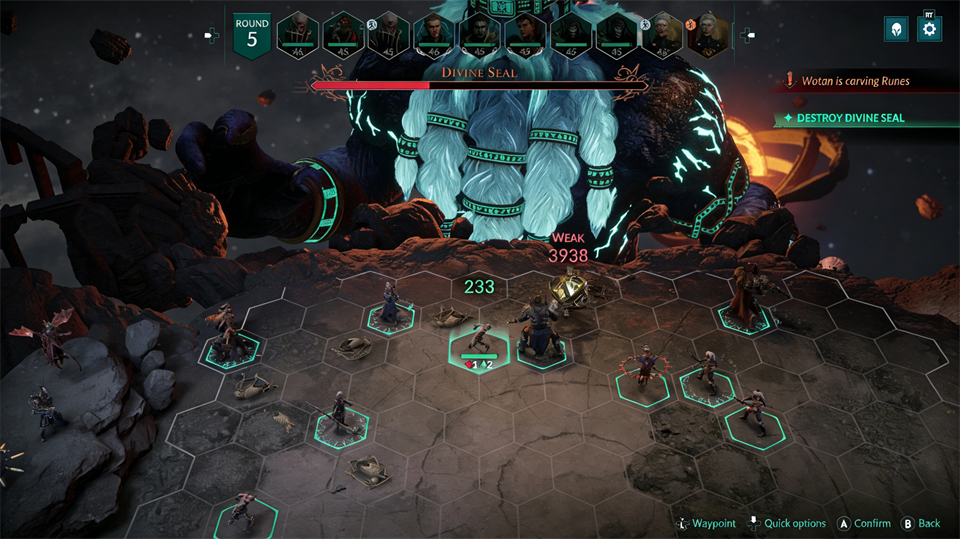Select the first portrait in turn order

tap(297, 34)
